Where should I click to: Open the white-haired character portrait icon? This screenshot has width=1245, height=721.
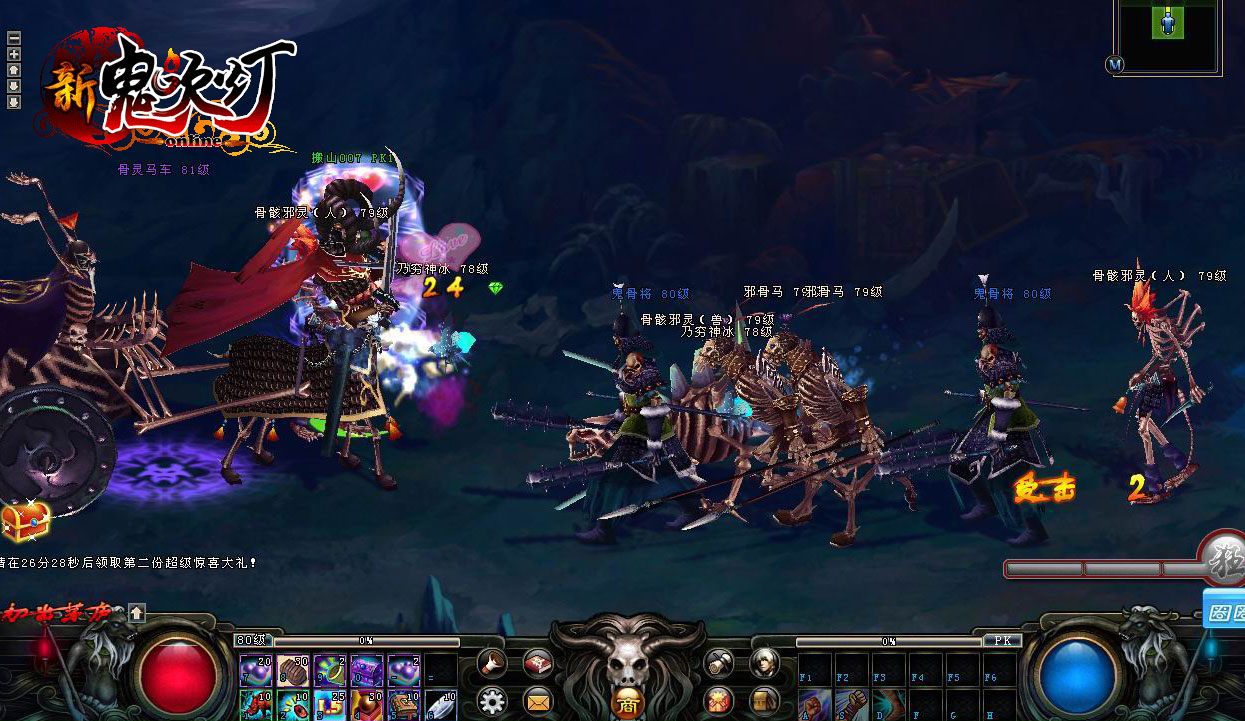pos(765,661)
